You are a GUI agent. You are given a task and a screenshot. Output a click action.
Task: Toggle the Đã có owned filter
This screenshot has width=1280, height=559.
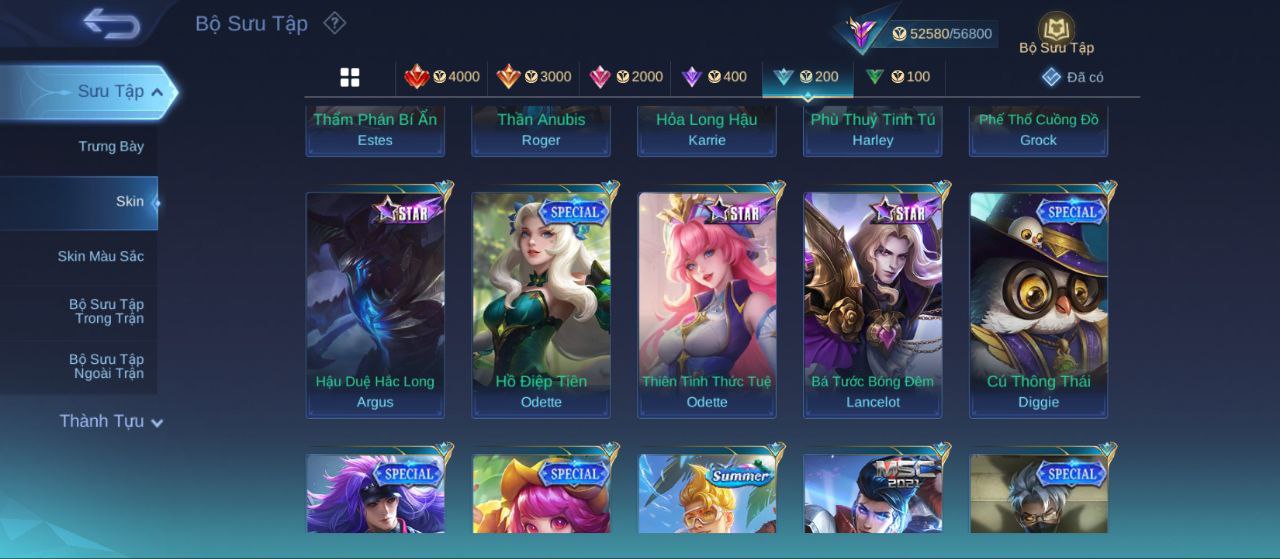[1073, 77]
